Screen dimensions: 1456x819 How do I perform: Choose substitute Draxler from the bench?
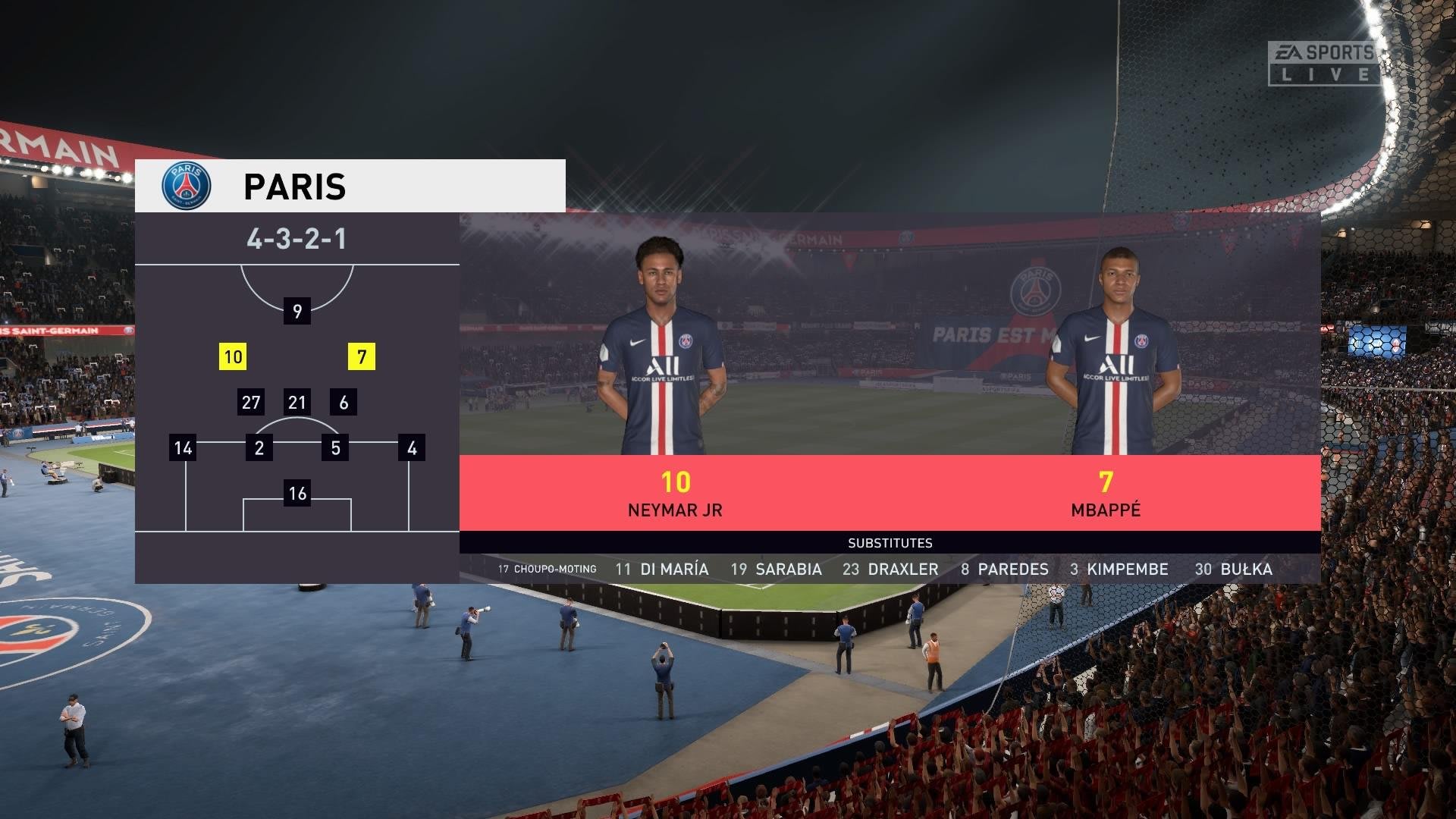(891, 569)
